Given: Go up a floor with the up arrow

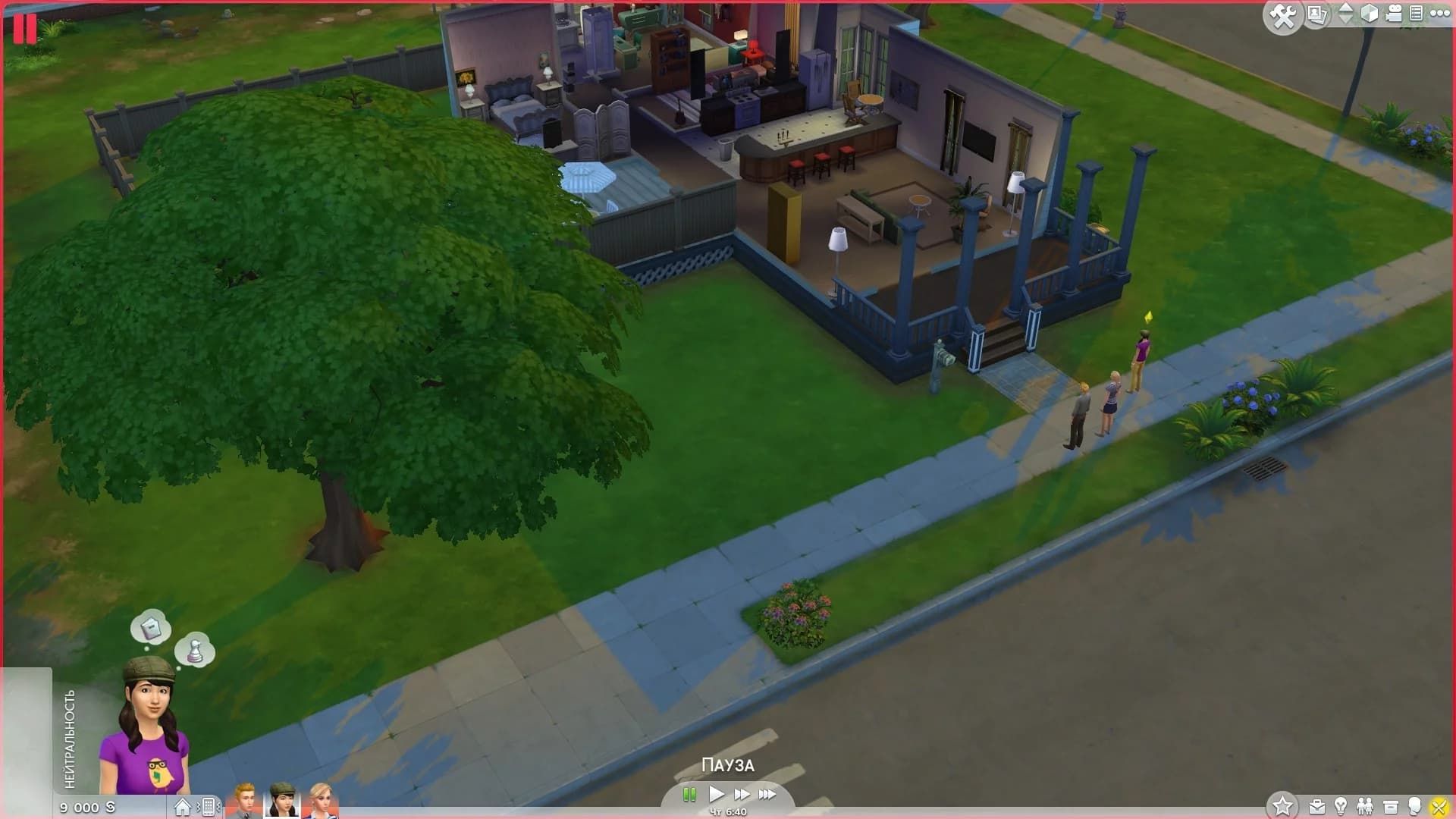Looking at the screenshot, I should [x=1345, y=9].
